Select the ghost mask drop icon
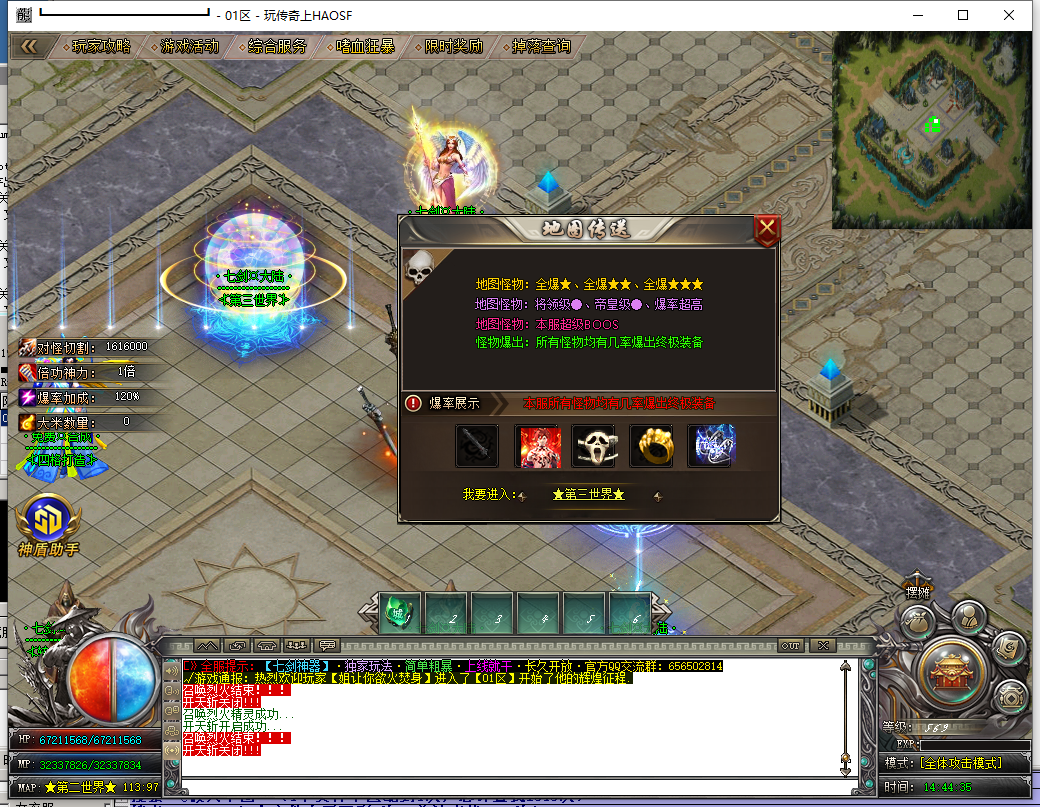Screen dimensions: 1040x807 [593, 446]
